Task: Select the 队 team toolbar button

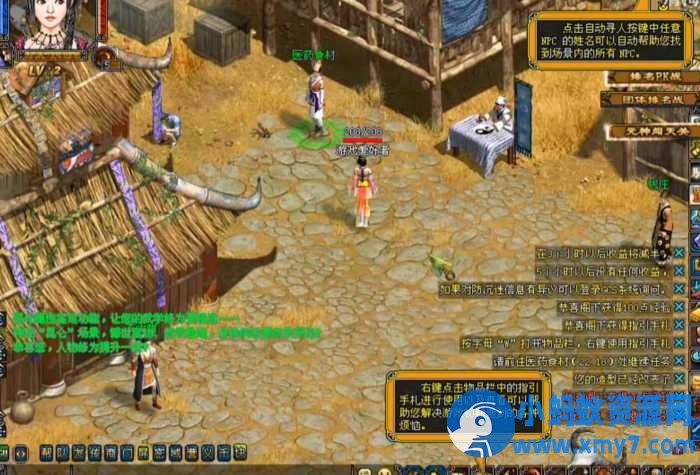Action: point(63,452)
